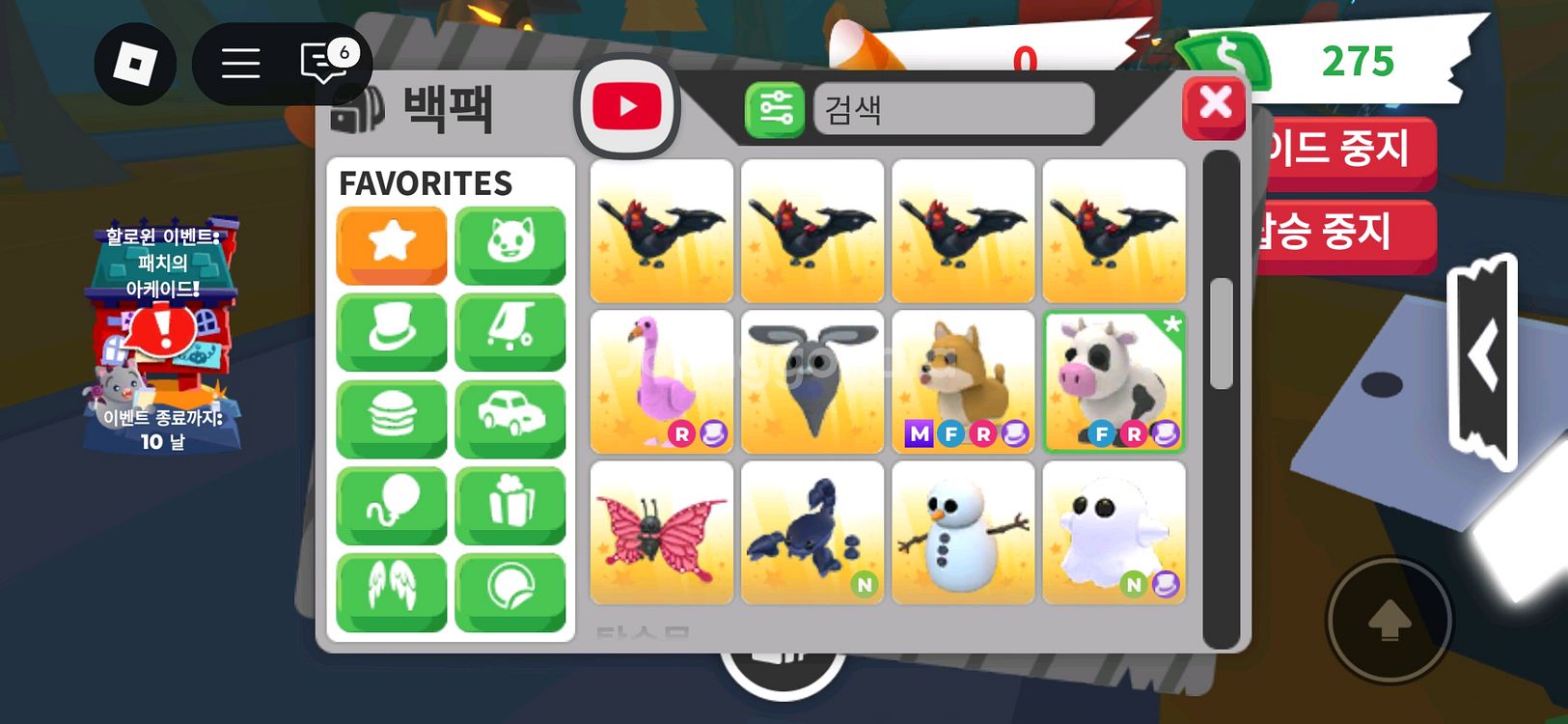
Task: Choose the cow pet slot
Action: (1114, 381)
